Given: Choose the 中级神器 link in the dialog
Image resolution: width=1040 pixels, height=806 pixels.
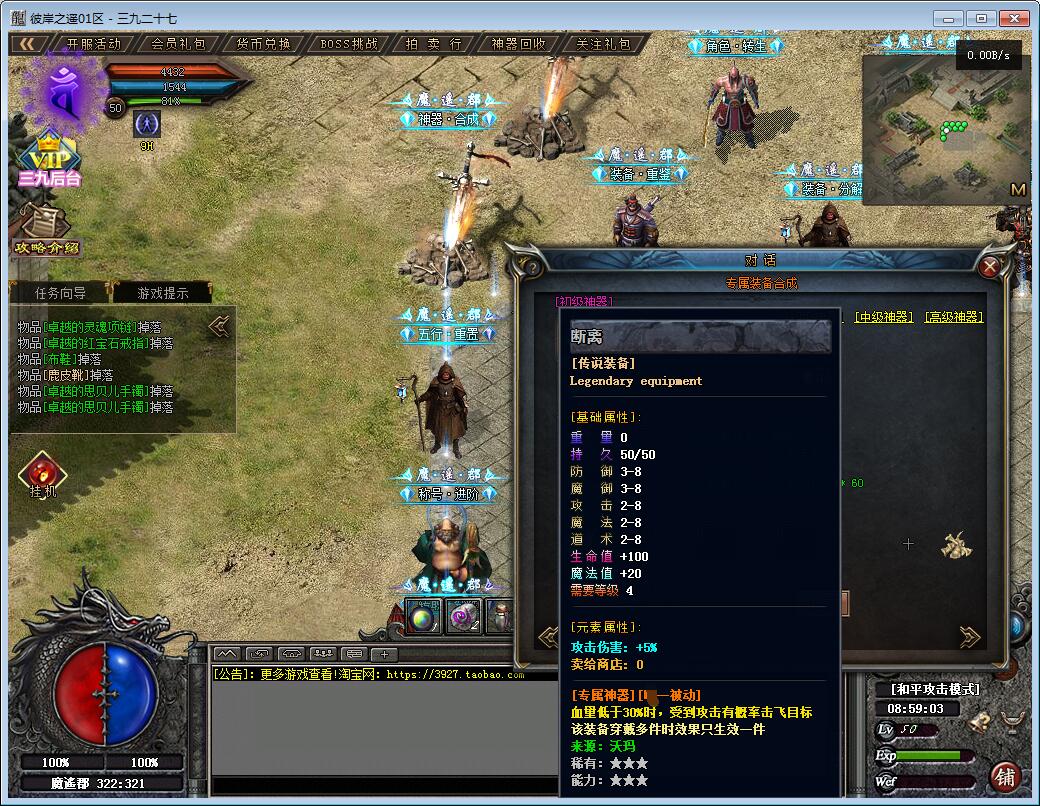Looking at the screenshot, I should point(884,317).
